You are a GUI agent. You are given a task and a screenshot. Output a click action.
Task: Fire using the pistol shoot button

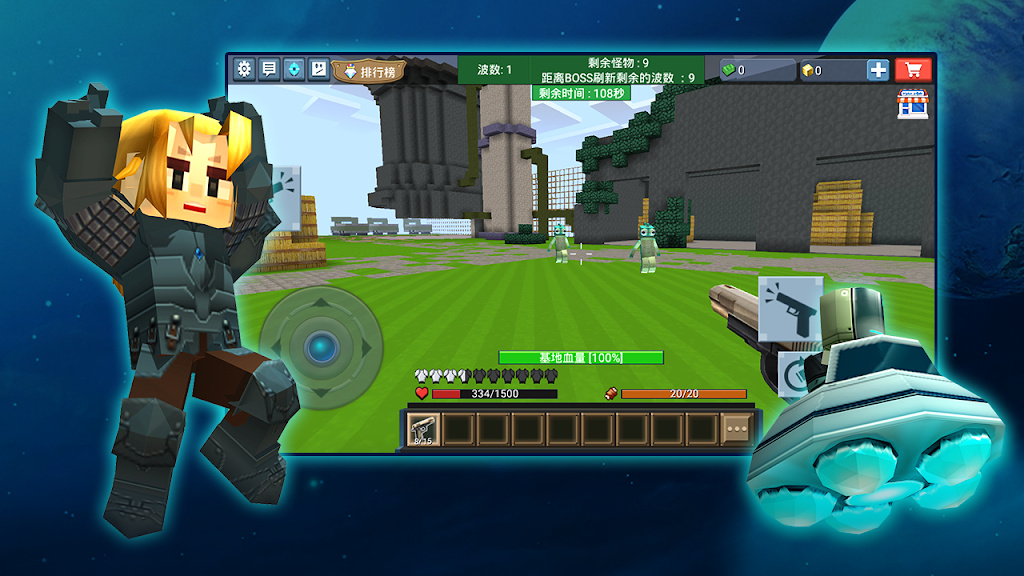pos(790,308)
